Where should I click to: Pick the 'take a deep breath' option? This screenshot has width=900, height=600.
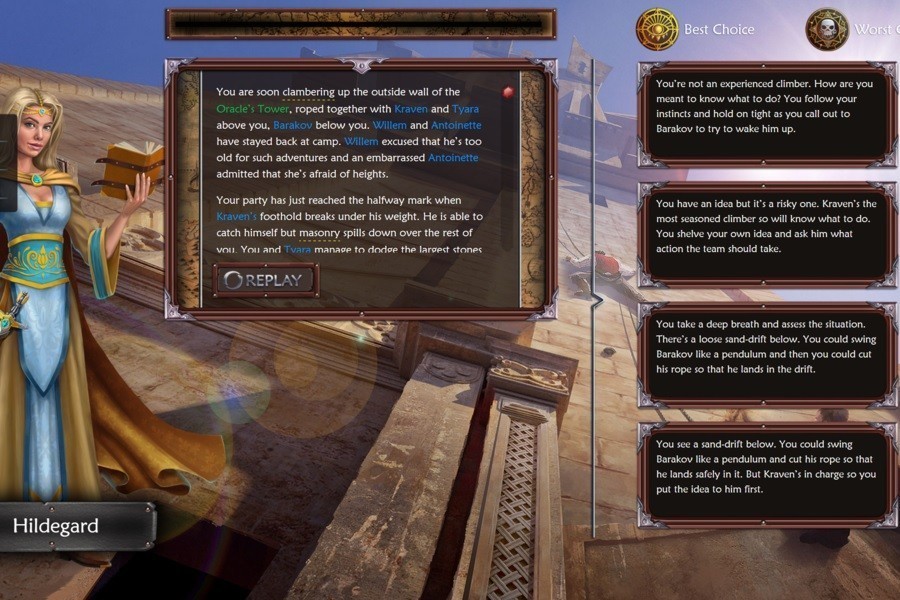[767, 347]
